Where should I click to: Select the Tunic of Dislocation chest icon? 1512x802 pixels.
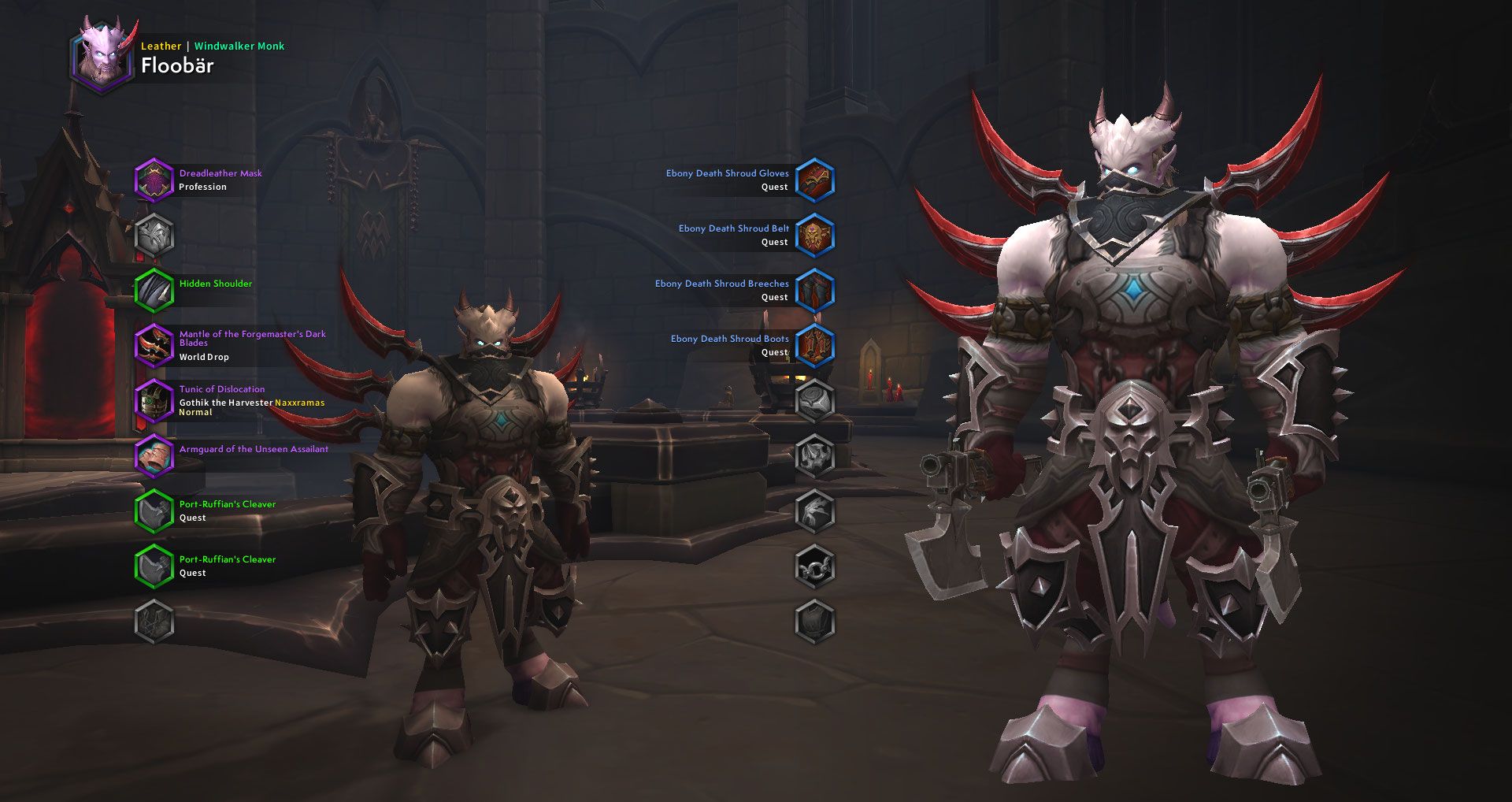[x=154, y=400]
